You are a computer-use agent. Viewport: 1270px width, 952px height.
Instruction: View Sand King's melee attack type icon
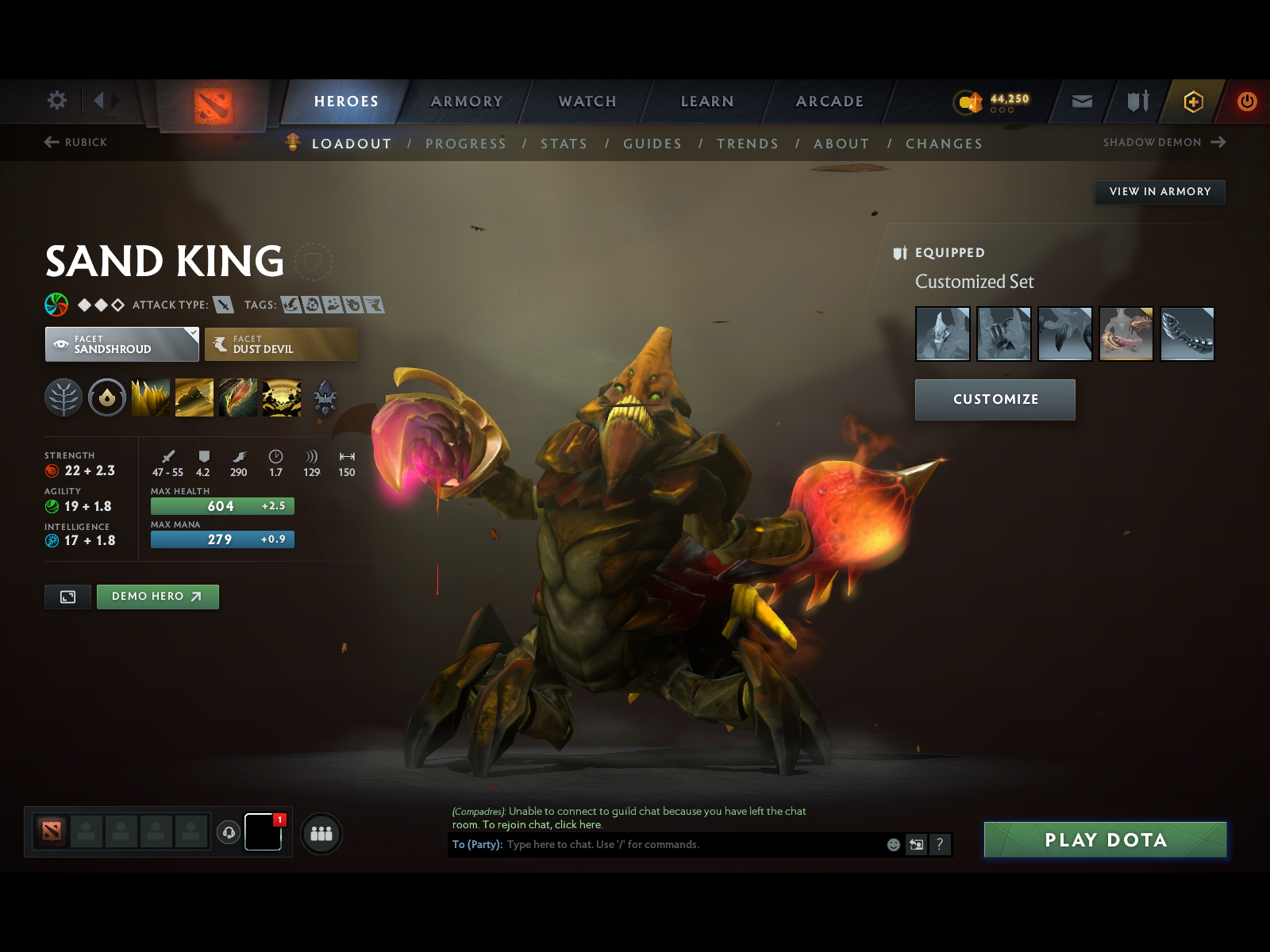point(223,305)
